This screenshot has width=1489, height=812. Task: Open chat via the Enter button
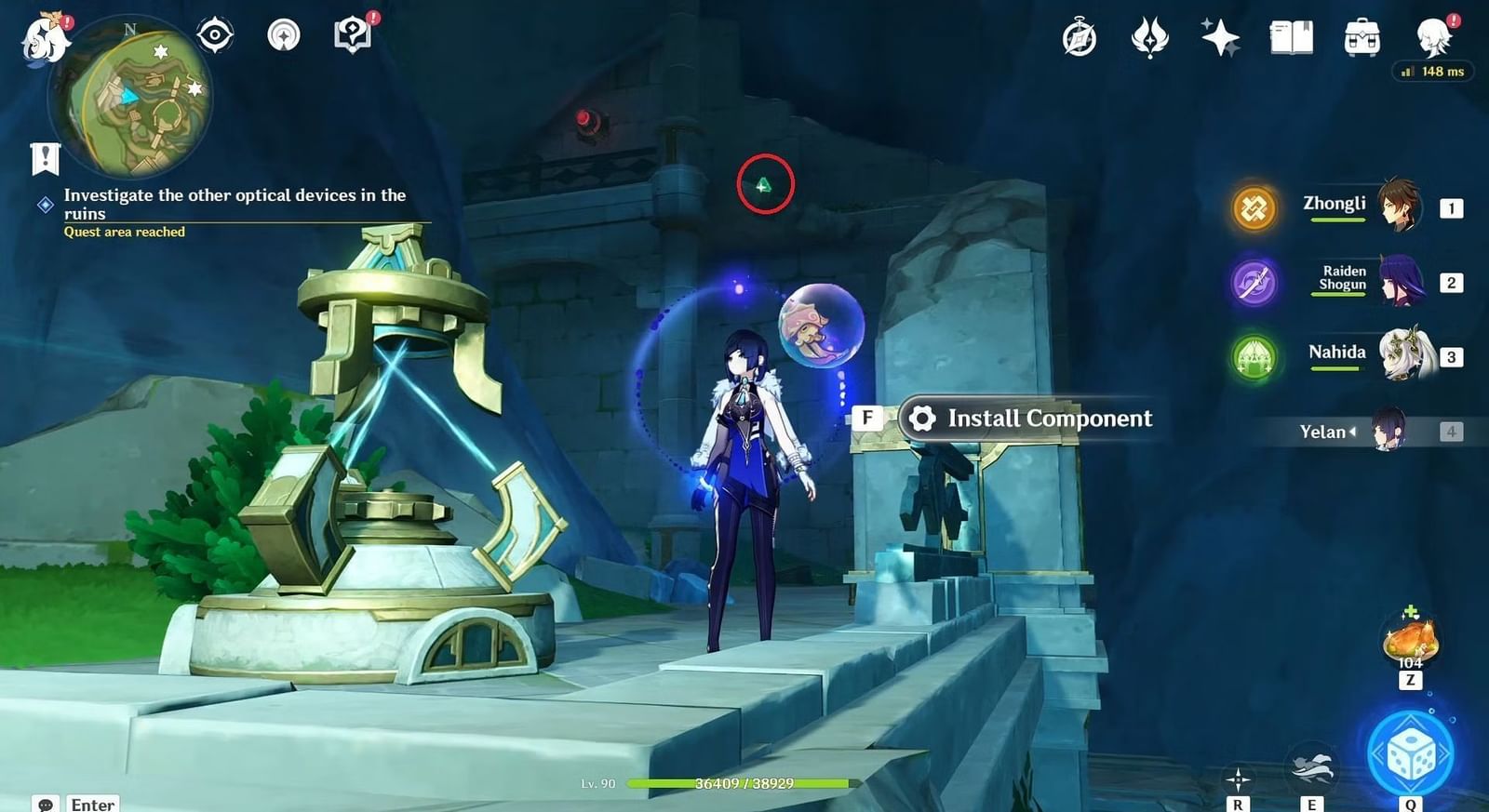pos(90,803)
